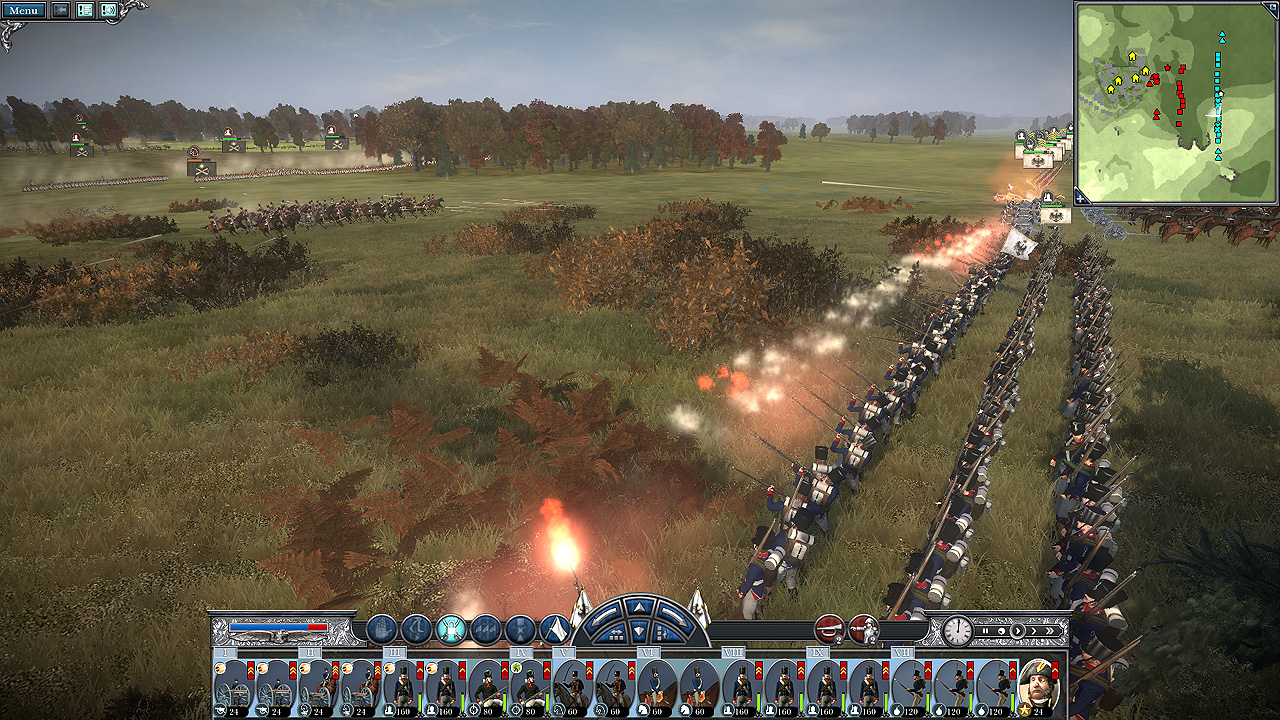Activate the open hand halt button

(381, 629)
